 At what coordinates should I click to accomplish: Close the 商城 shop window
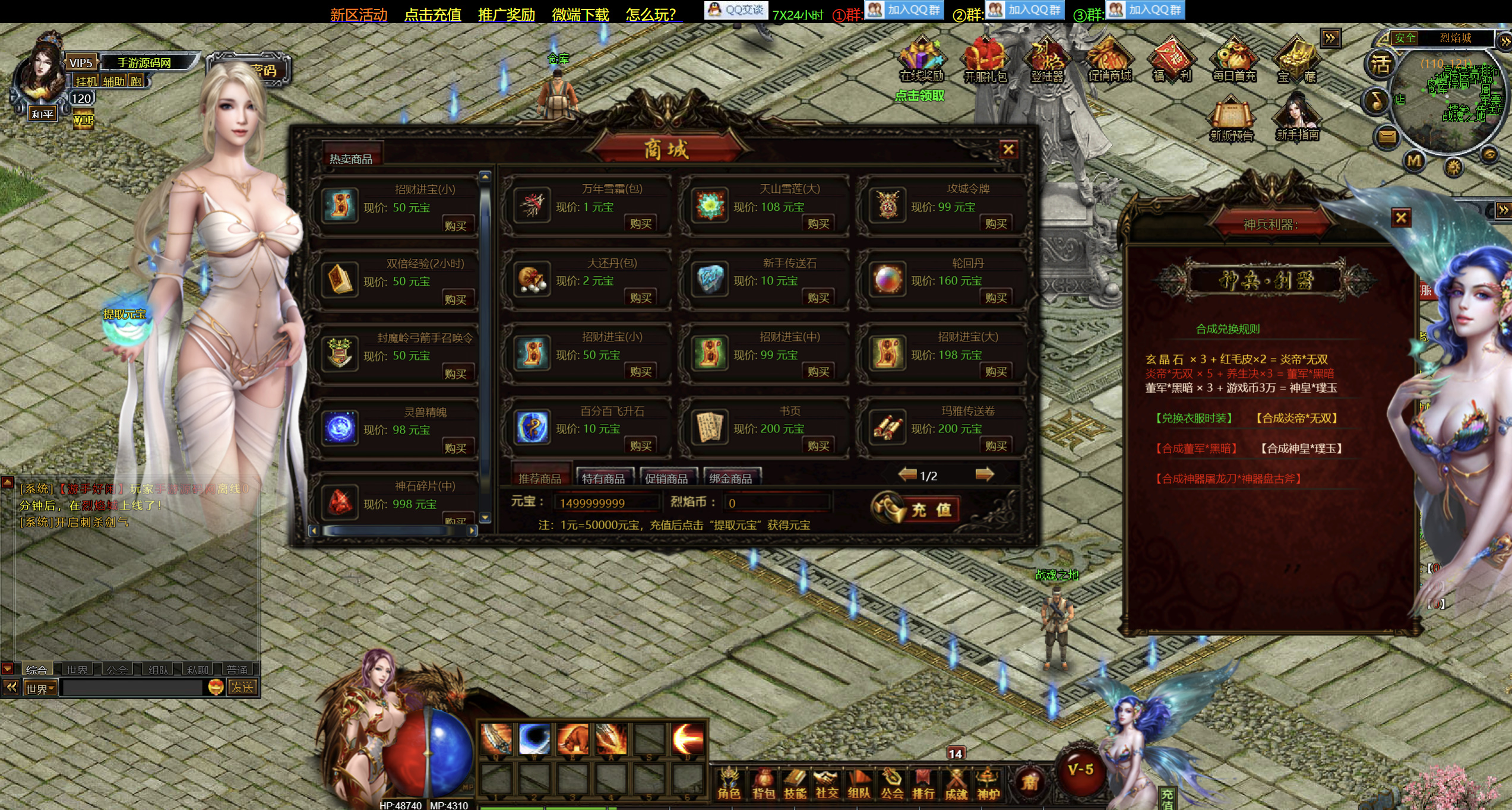[1008, 150]
